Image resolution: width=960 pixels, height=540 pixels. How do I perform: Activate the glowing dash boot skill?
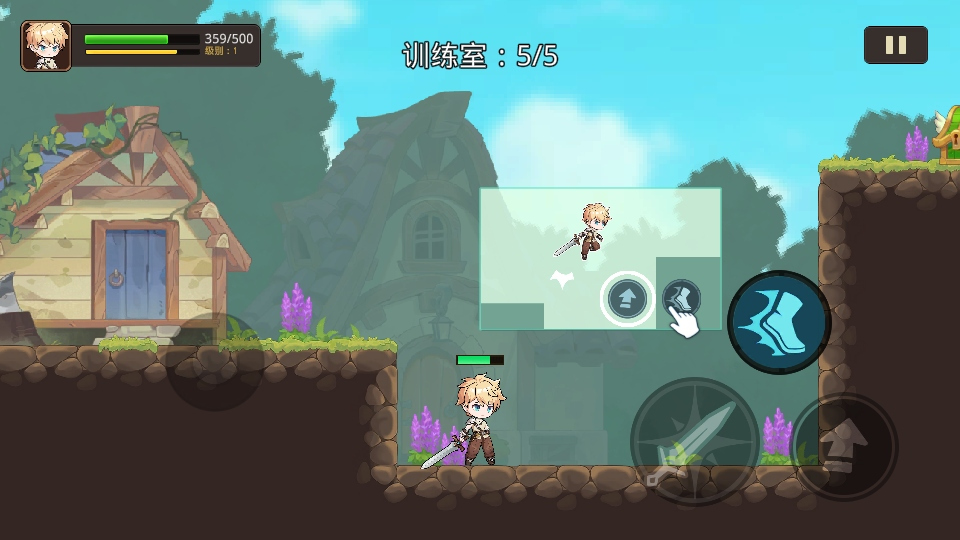[779, 322]
